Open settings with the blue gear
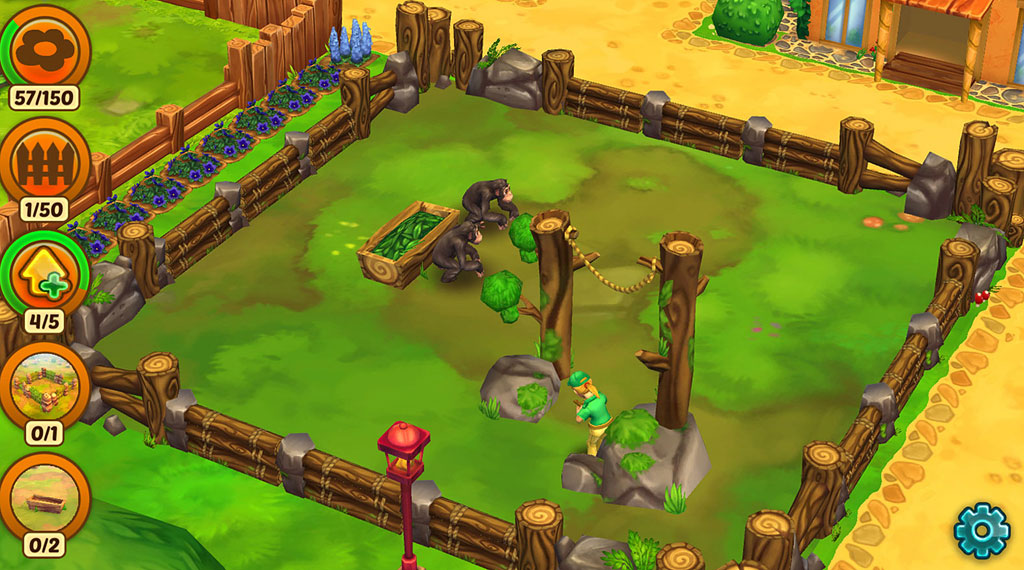Image resolution: width=1024 pixels, height=570 pixels. [x=981, y=529]
